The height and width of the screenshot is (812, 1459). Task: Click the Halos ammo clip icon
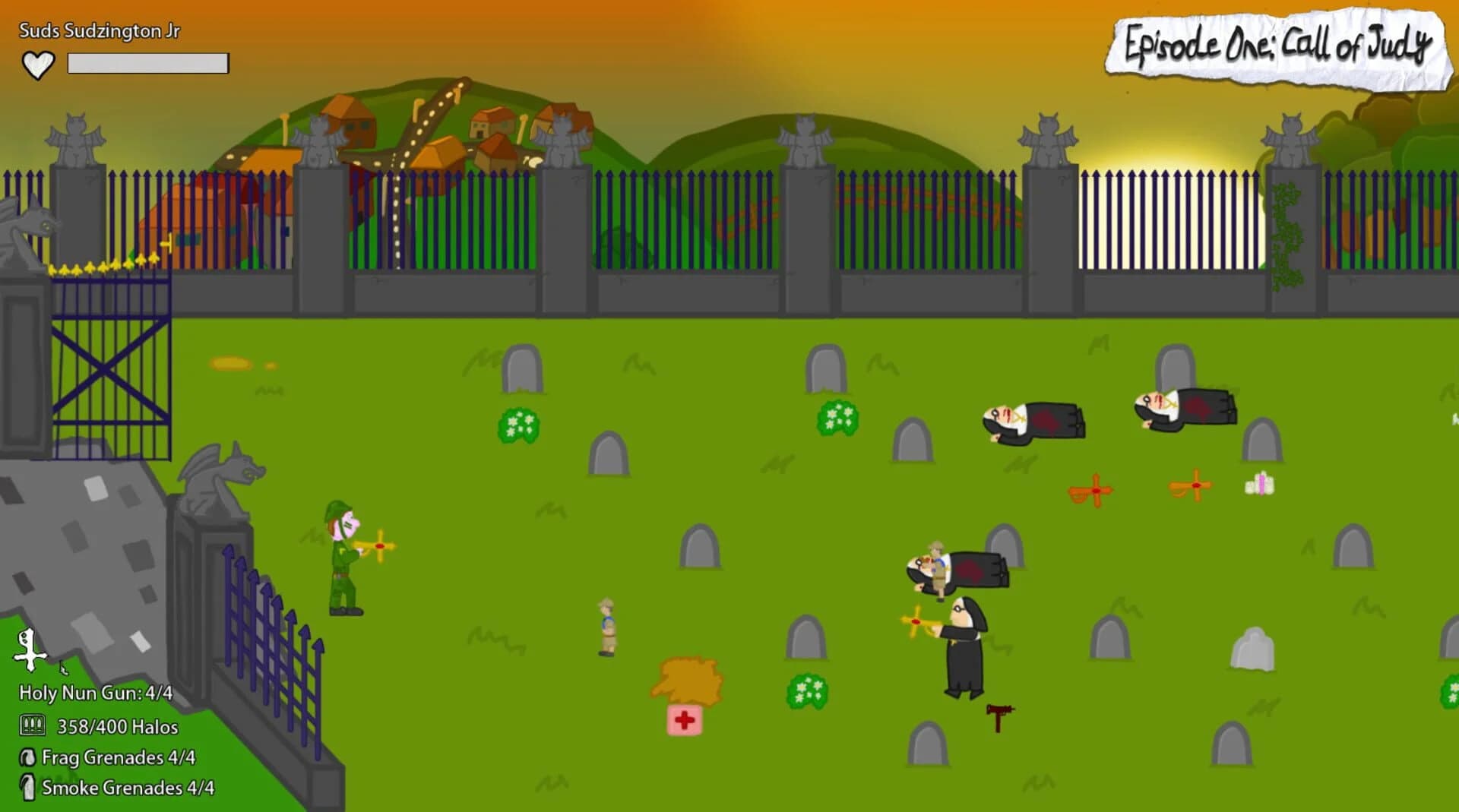[31, 727]
